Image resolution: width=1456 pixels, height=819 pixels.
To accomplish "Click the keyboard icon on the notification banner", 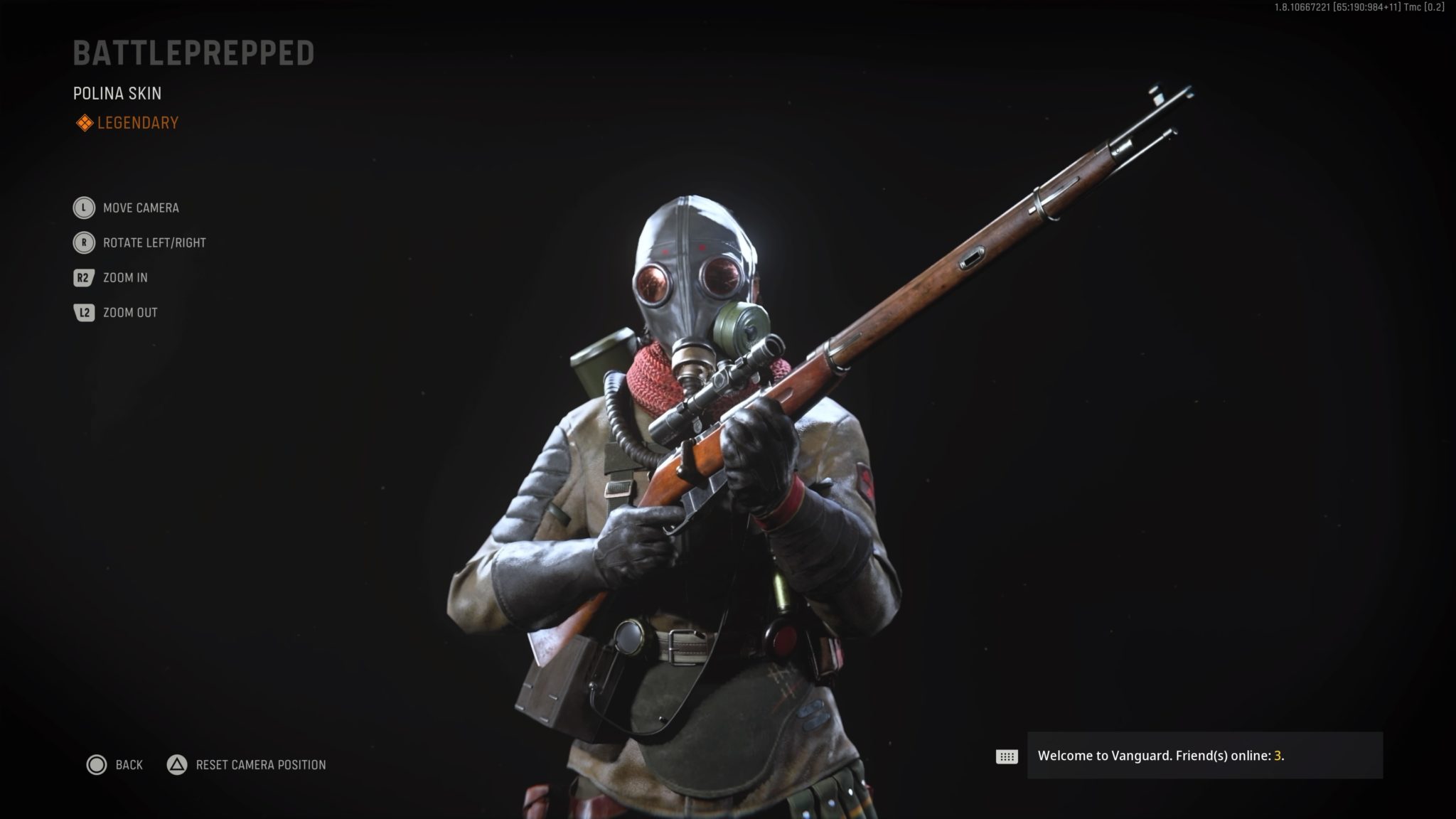I will (1007, 758).
